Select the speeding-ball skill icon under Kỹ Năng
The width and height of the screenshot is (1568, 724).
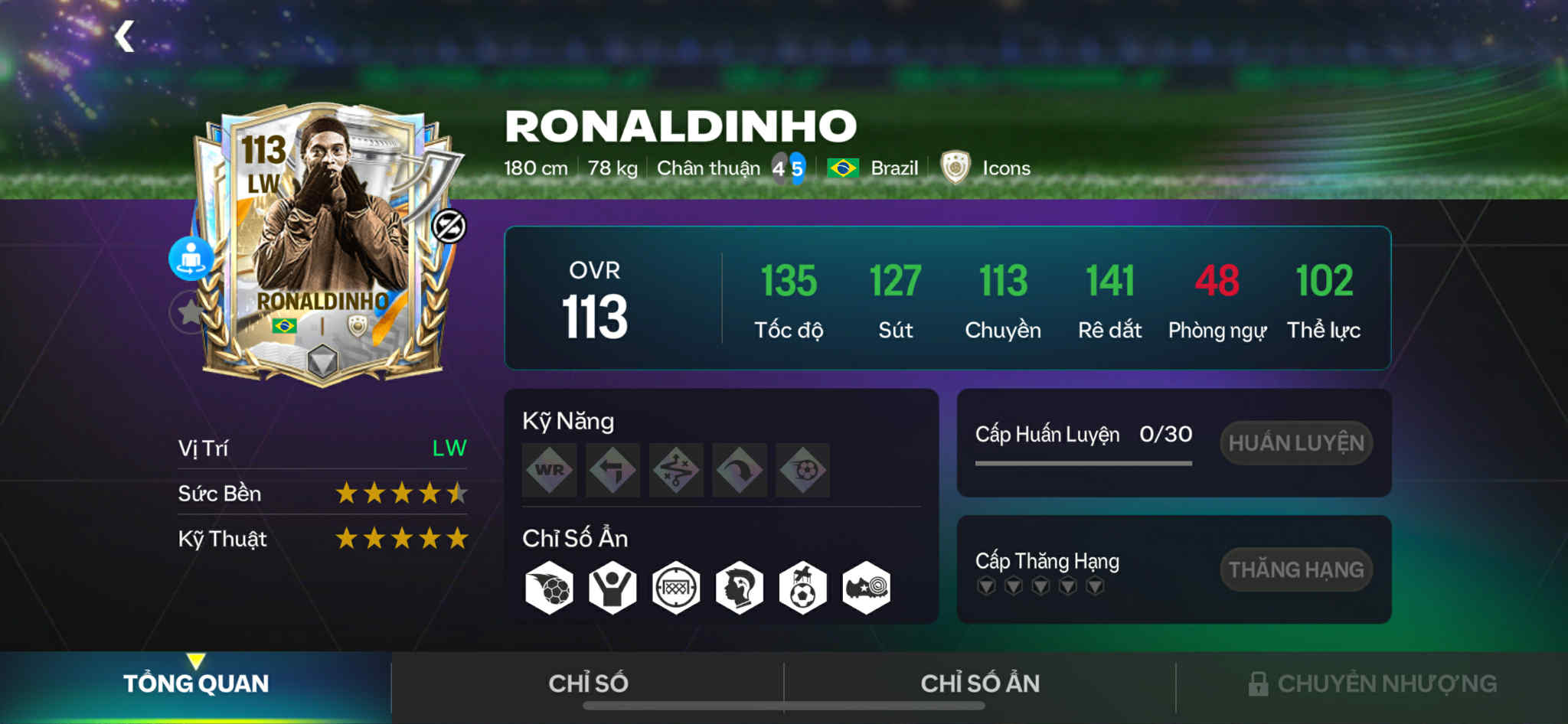click(x=803, y=470)
